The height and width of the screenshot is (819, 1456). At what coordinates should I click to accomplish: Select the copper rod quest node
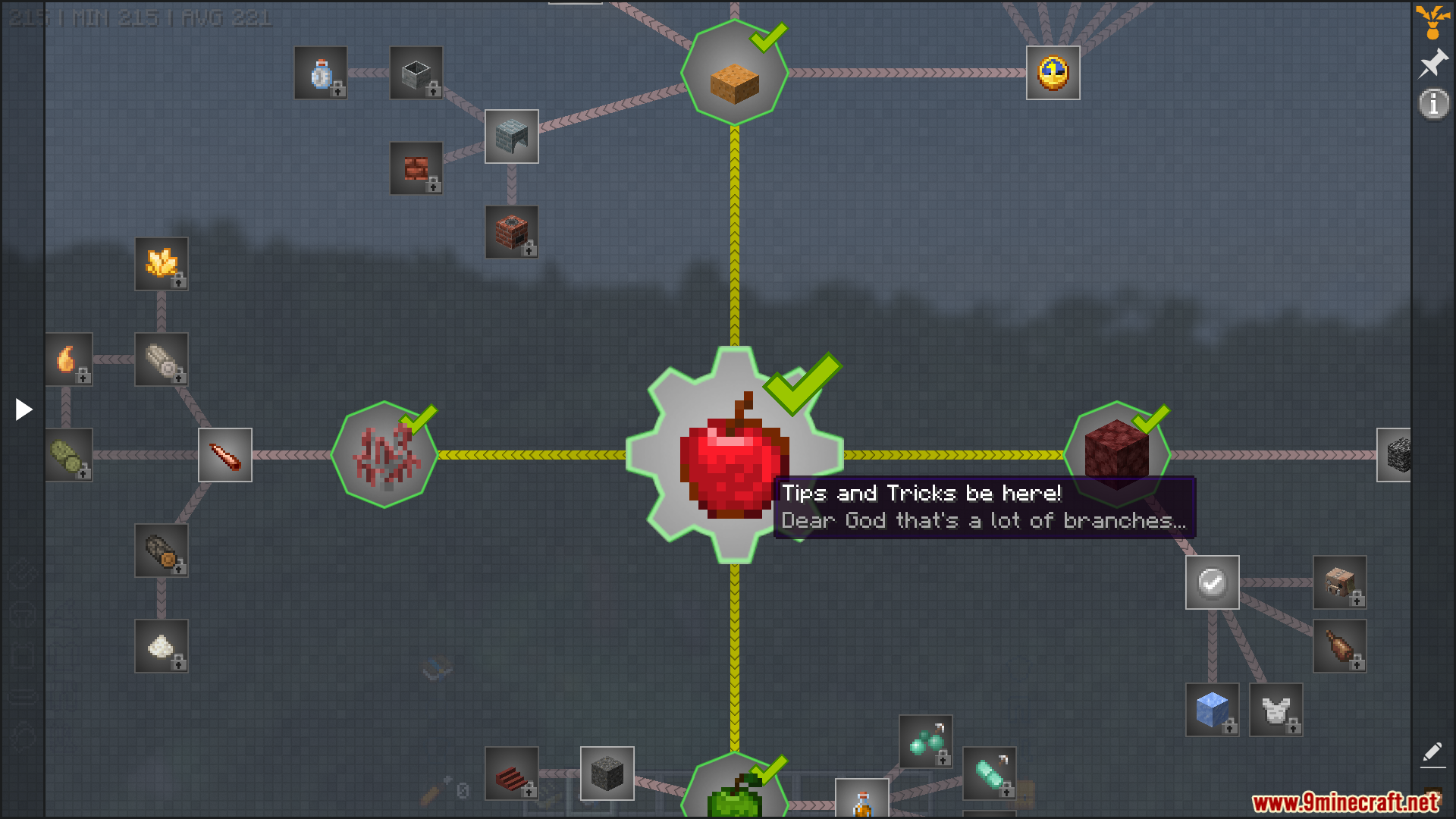point(225,455)
